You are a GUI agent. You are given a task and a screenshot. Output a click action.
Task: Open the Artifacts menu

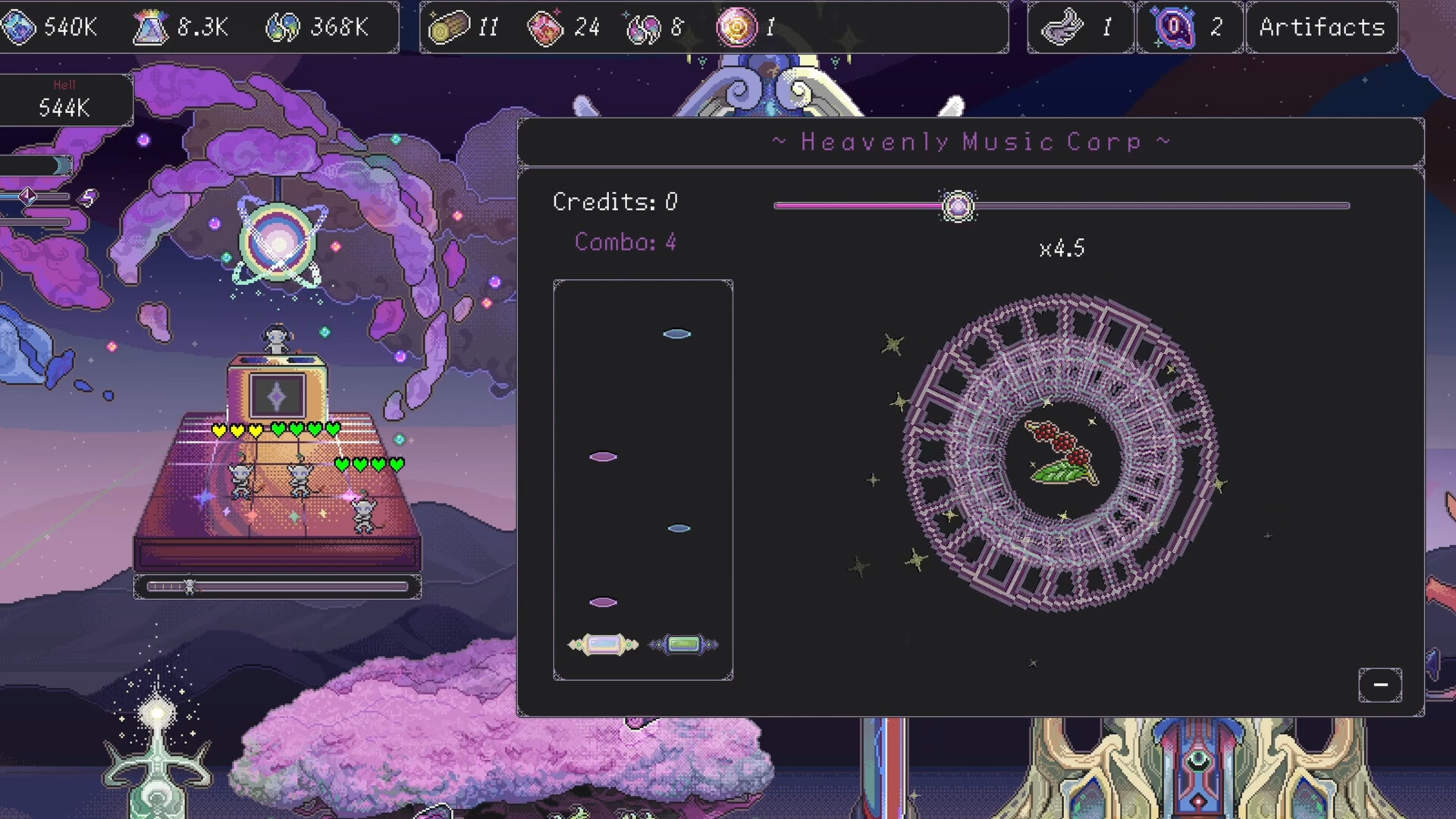(1322, 27)
